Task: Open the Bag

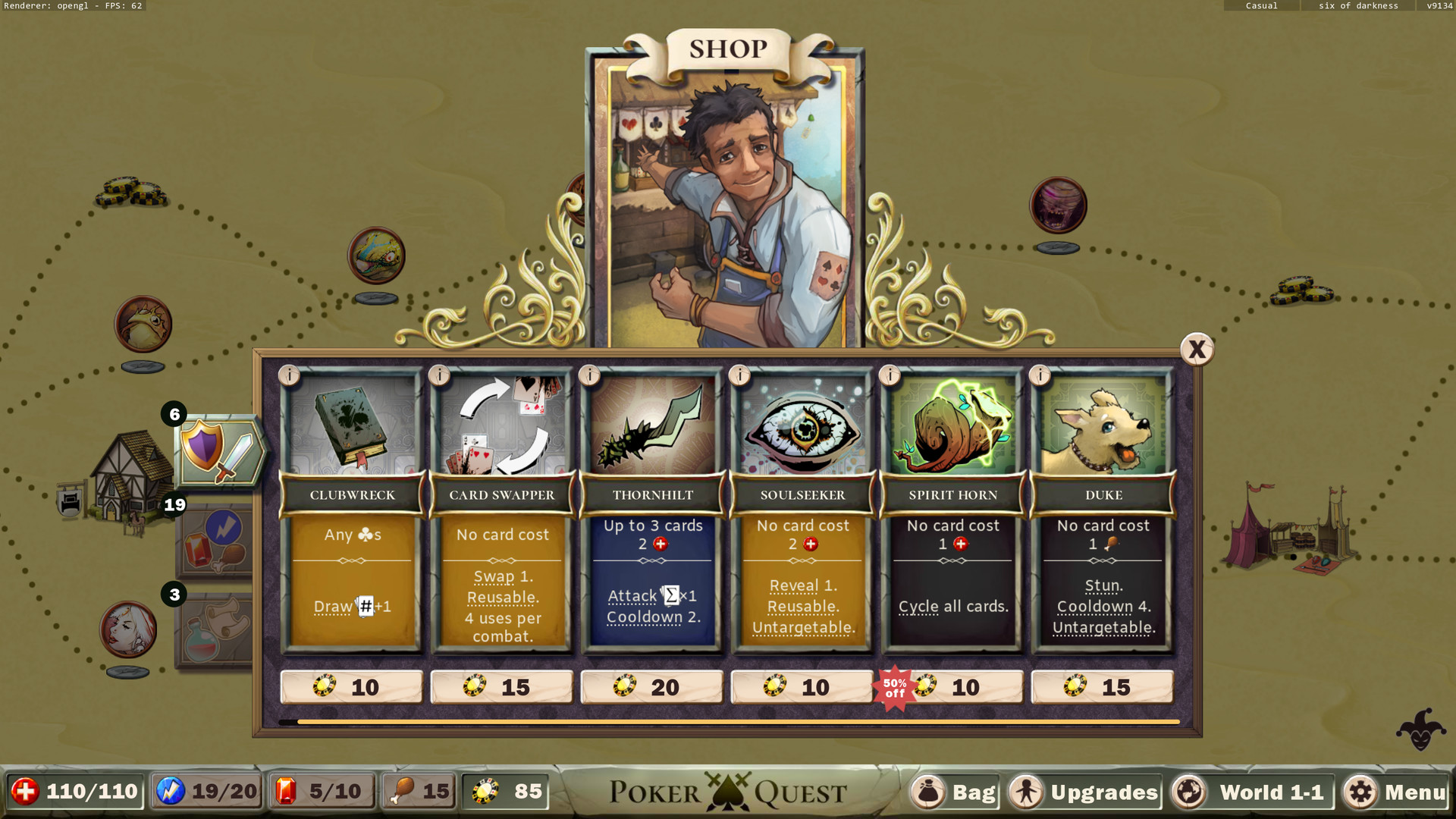Action: point(955,792)
